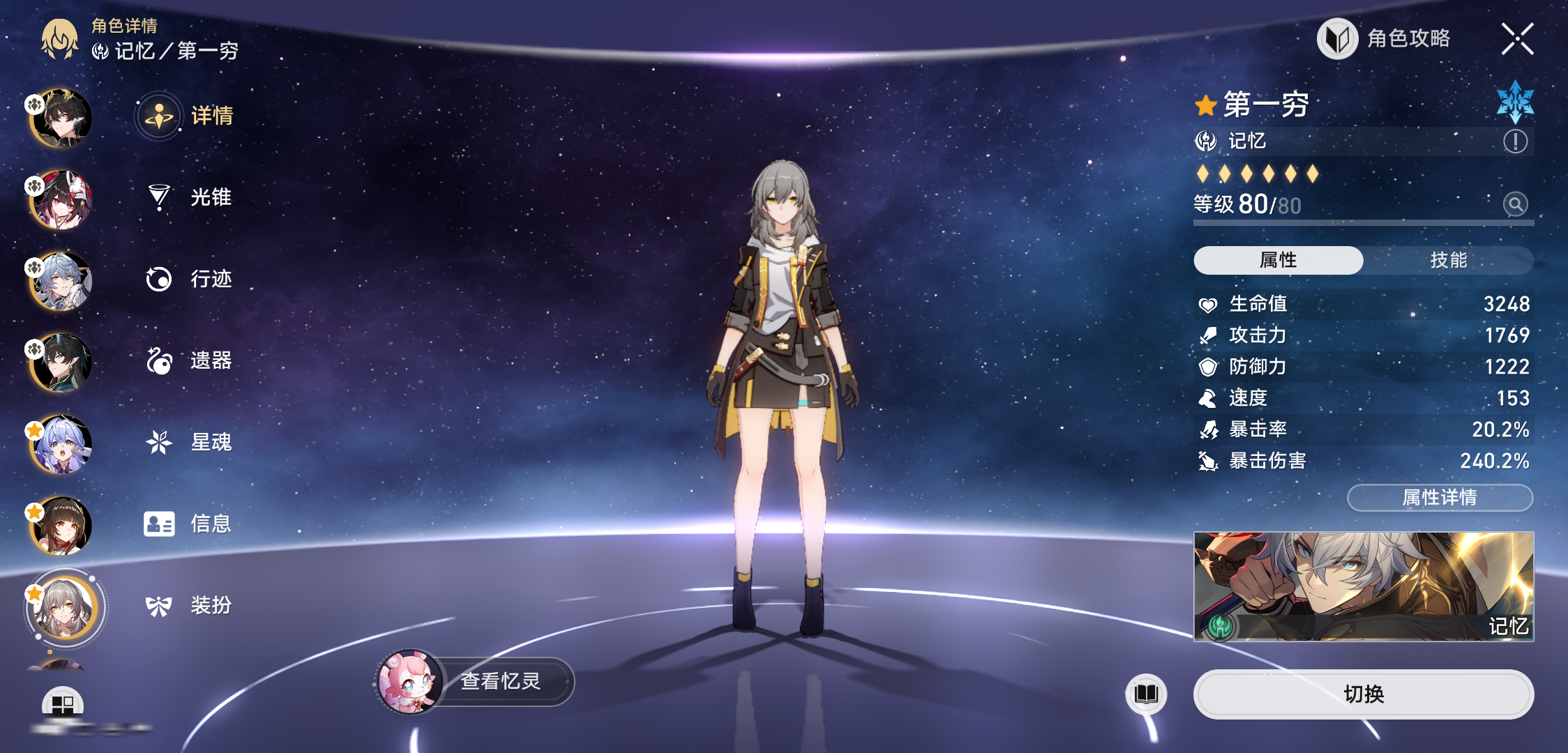Image resolution: width=1568 pixels, height=753 pixels.
Task: Open the 角色攻略 character guide
Action: (1384, 39)
